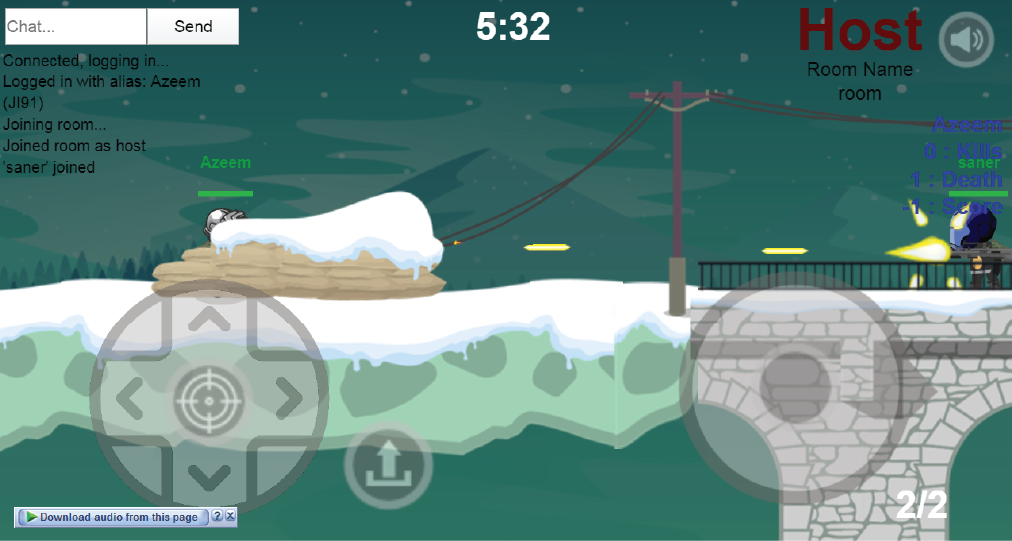This screenshot has height=541, width=1012.
Task: Toggle the sound speaker icon
Action: 966,41
